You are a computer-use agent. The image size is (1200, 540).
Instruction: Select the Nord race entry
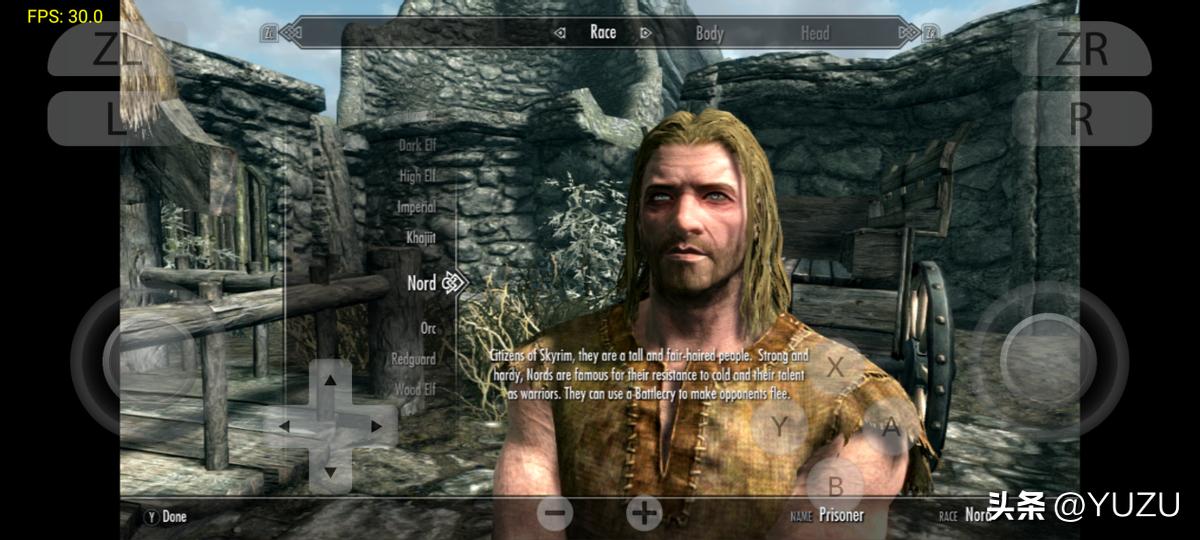(422, 283)
